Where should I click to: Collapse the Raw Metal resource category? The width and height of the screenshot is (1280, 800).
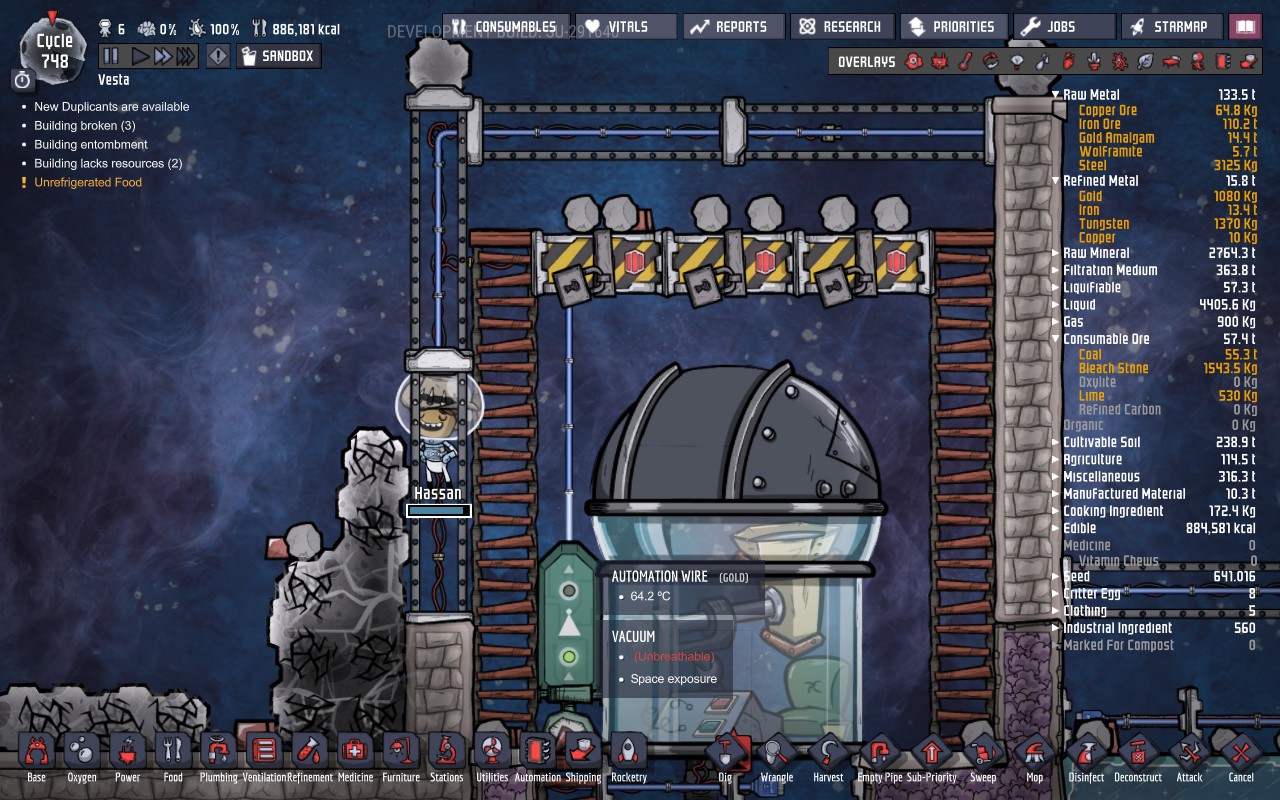click(1055, 95)
